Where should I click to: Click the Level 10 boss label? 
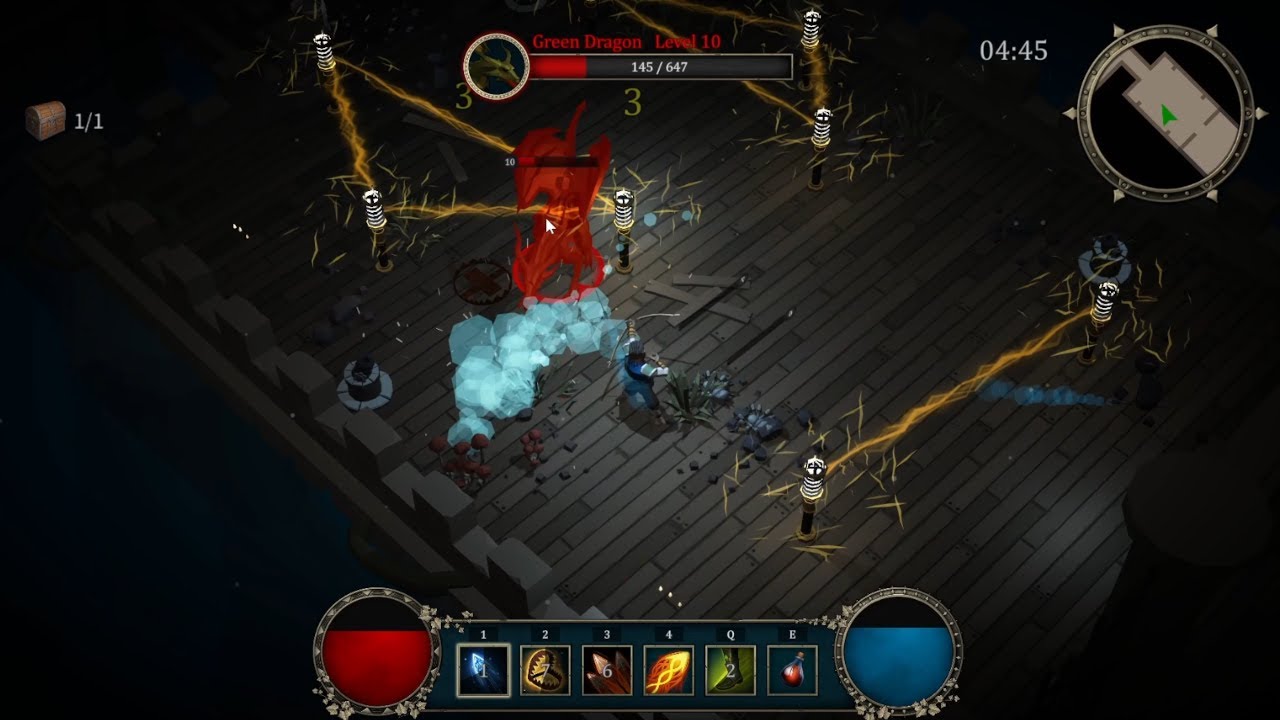click(x=686, y=42)
